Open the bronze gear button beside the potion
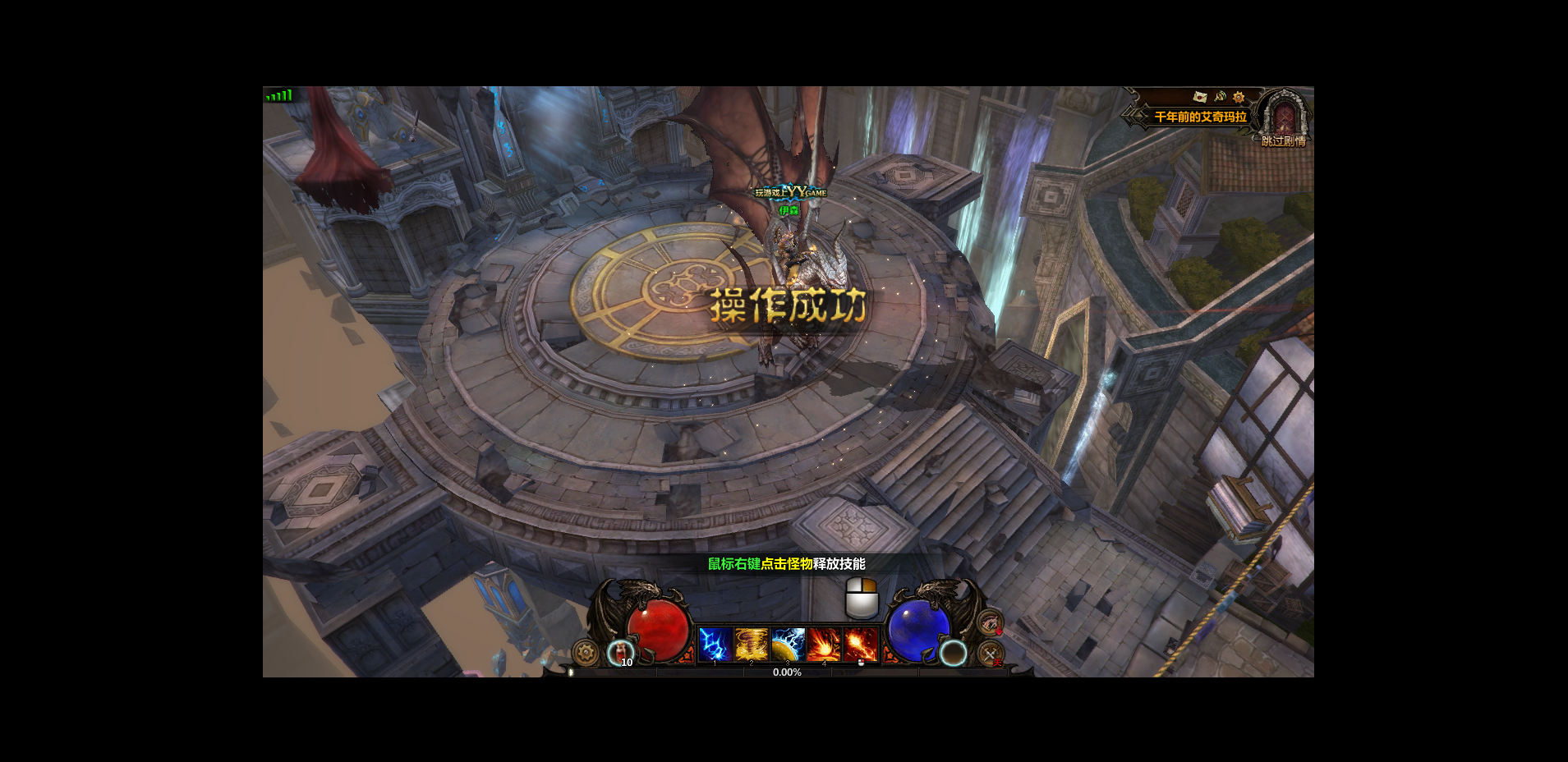The height and width of the screenshot is (762, 1568). coord(586,653)
